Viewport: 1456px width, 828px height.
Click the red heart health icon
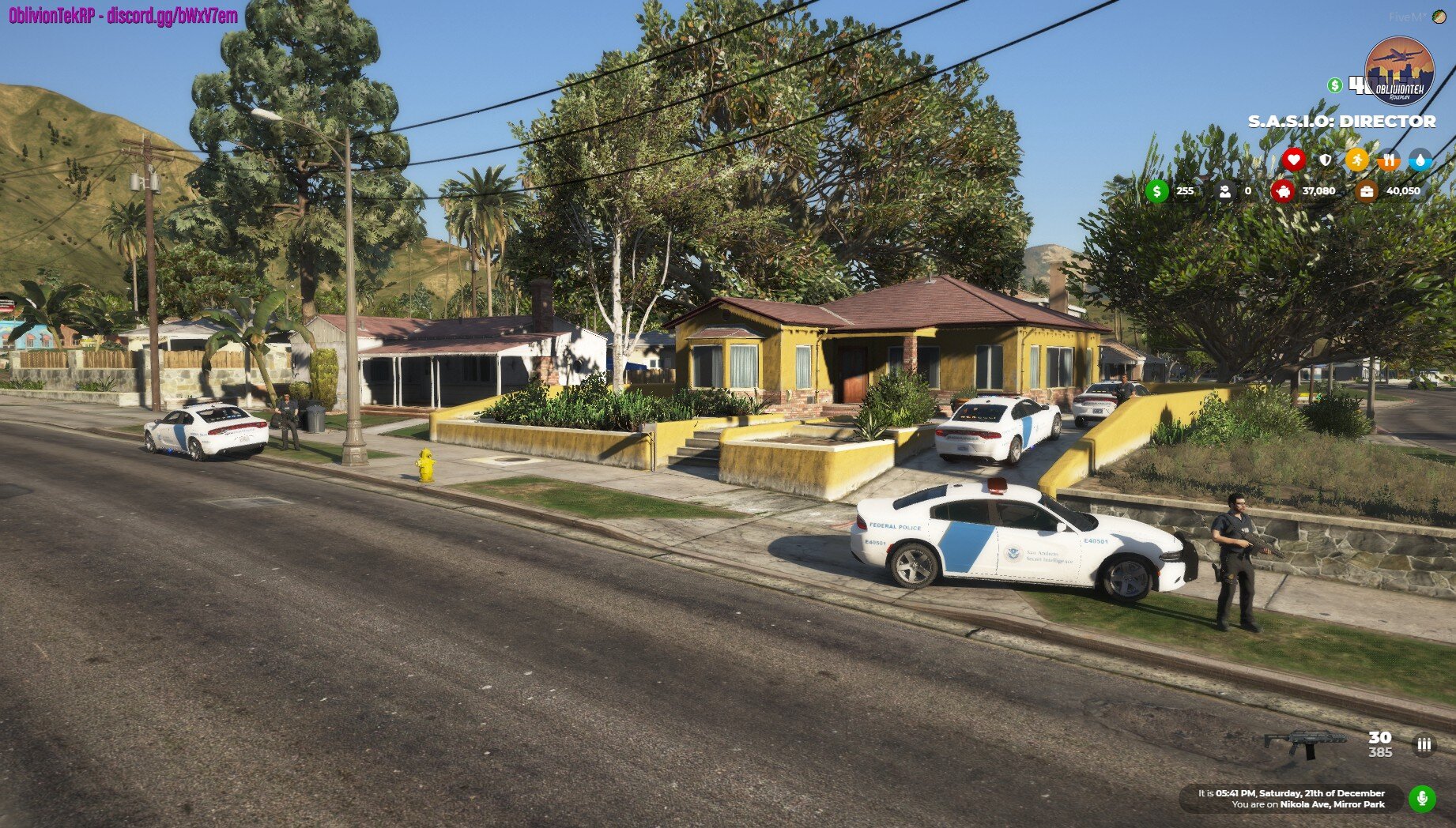pos(1293,160)
